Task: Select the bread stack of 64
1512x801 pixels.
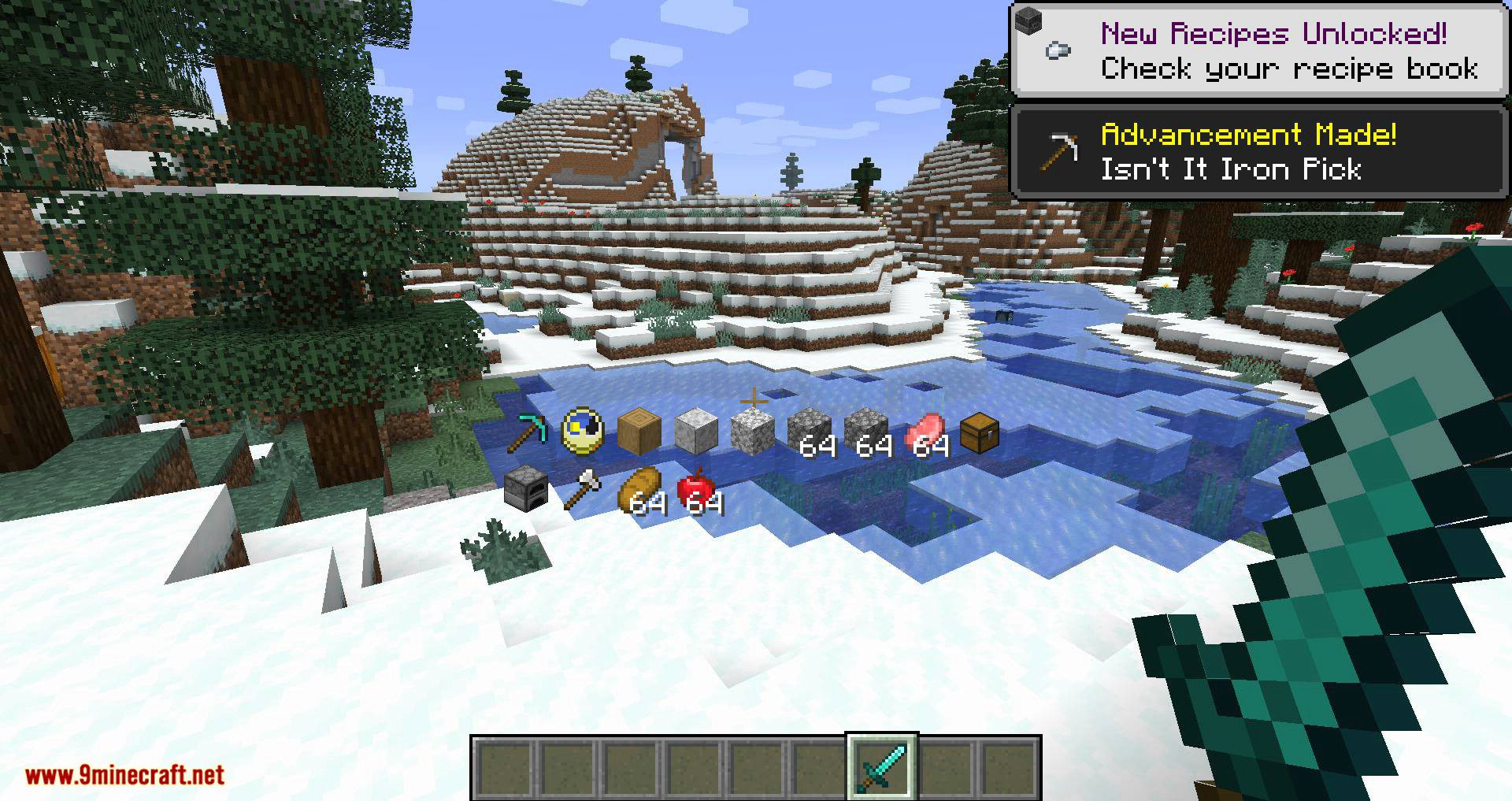Action: [x=639, y=491]
